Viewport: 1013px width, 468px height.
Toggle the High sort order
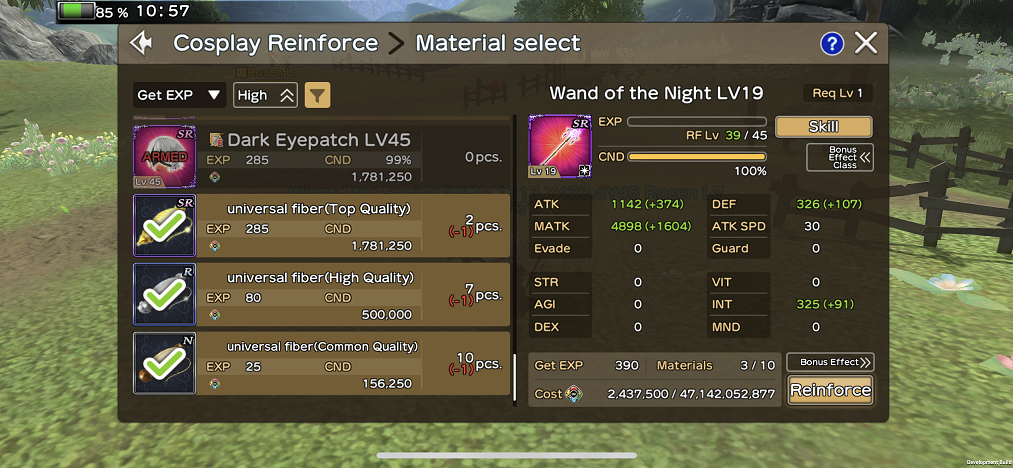pyautogui.click(x=265, y=95)
